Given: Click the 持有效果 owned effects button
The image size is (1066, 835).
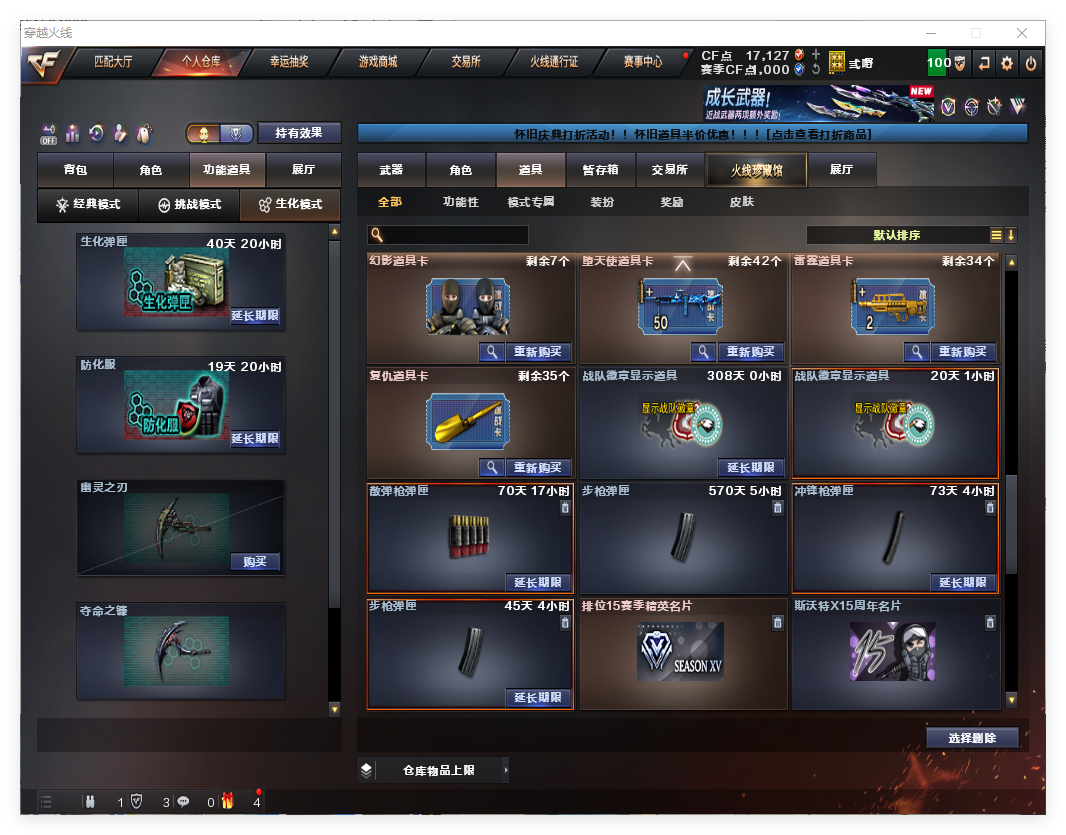Looking at the screenshot, I should 299,133.
